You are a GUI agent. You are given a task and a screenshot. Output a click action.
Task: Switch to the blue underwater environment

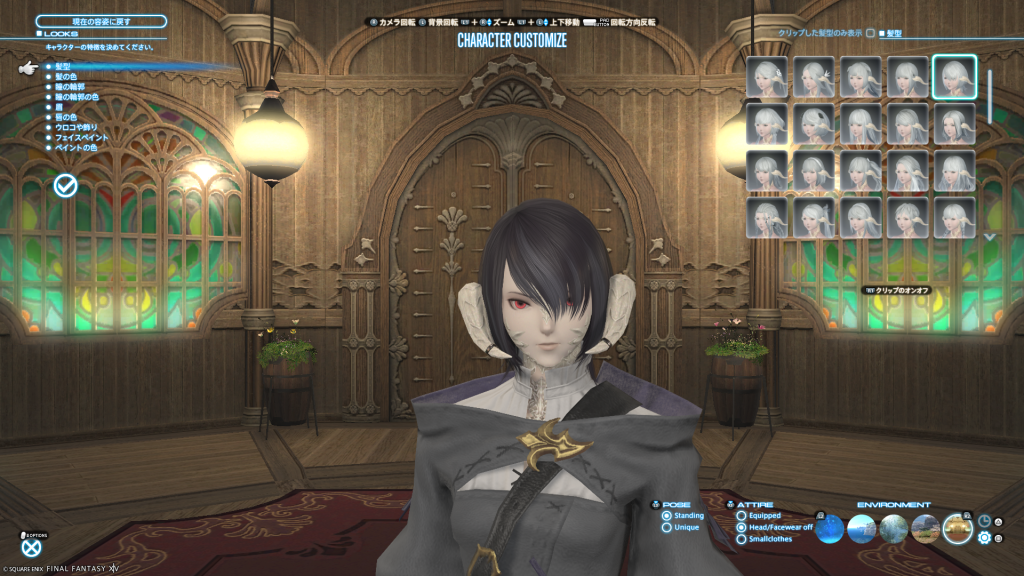point(831,529)
